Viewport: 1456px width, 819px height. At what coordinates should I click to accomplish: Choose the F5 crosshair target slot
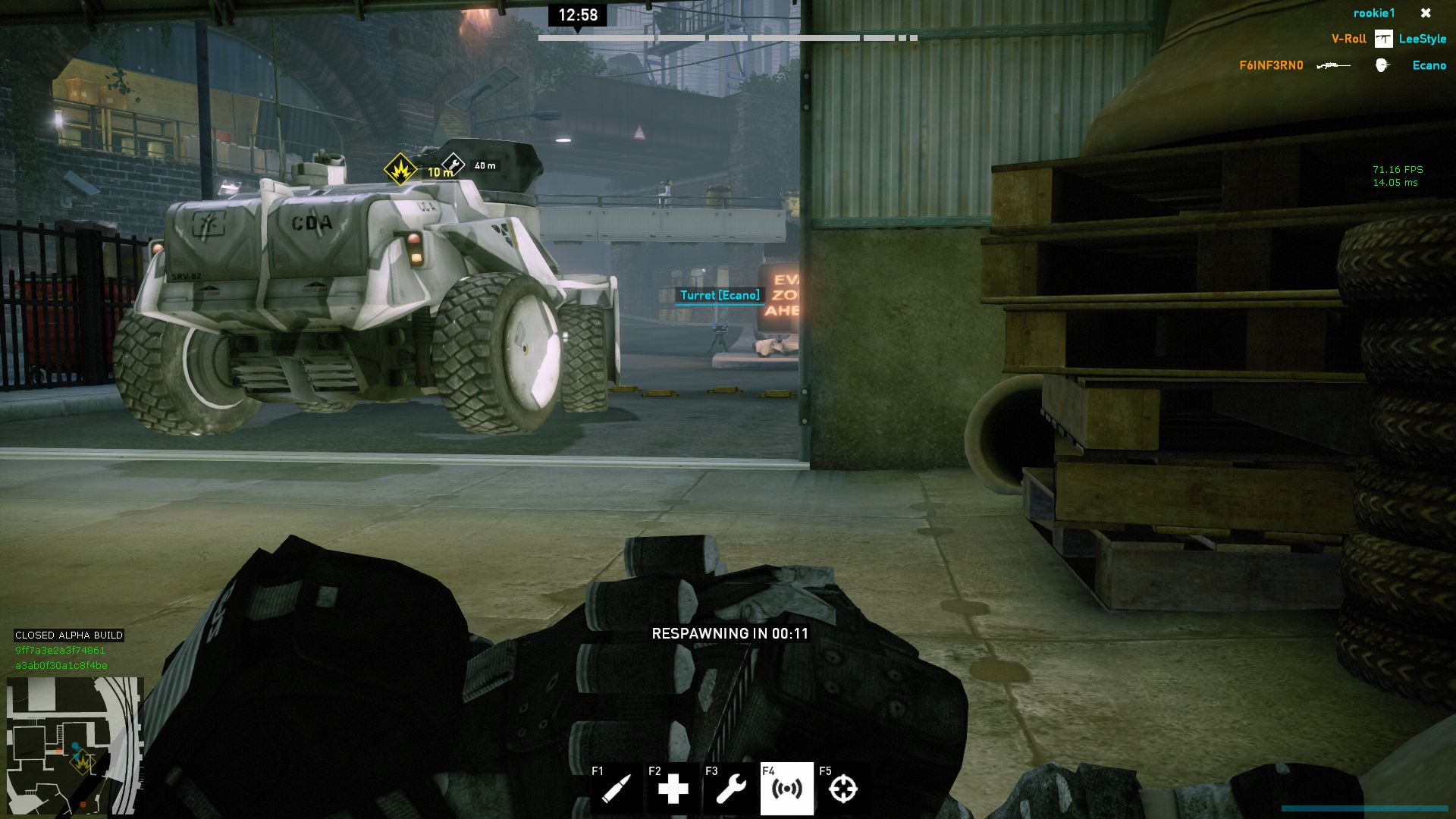coord(843,789)
